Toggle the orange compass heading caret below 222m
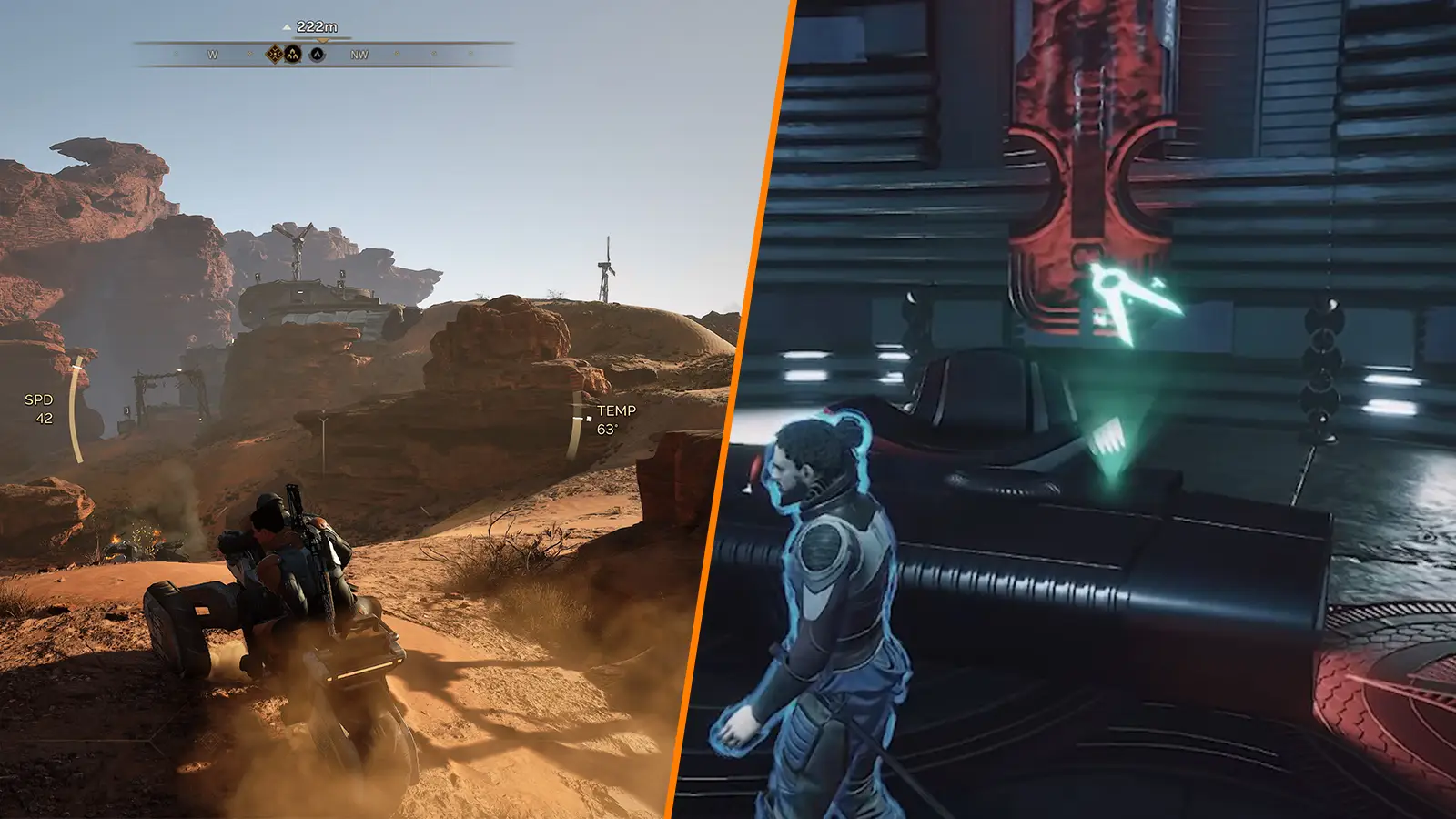 [x=322, y=40]
